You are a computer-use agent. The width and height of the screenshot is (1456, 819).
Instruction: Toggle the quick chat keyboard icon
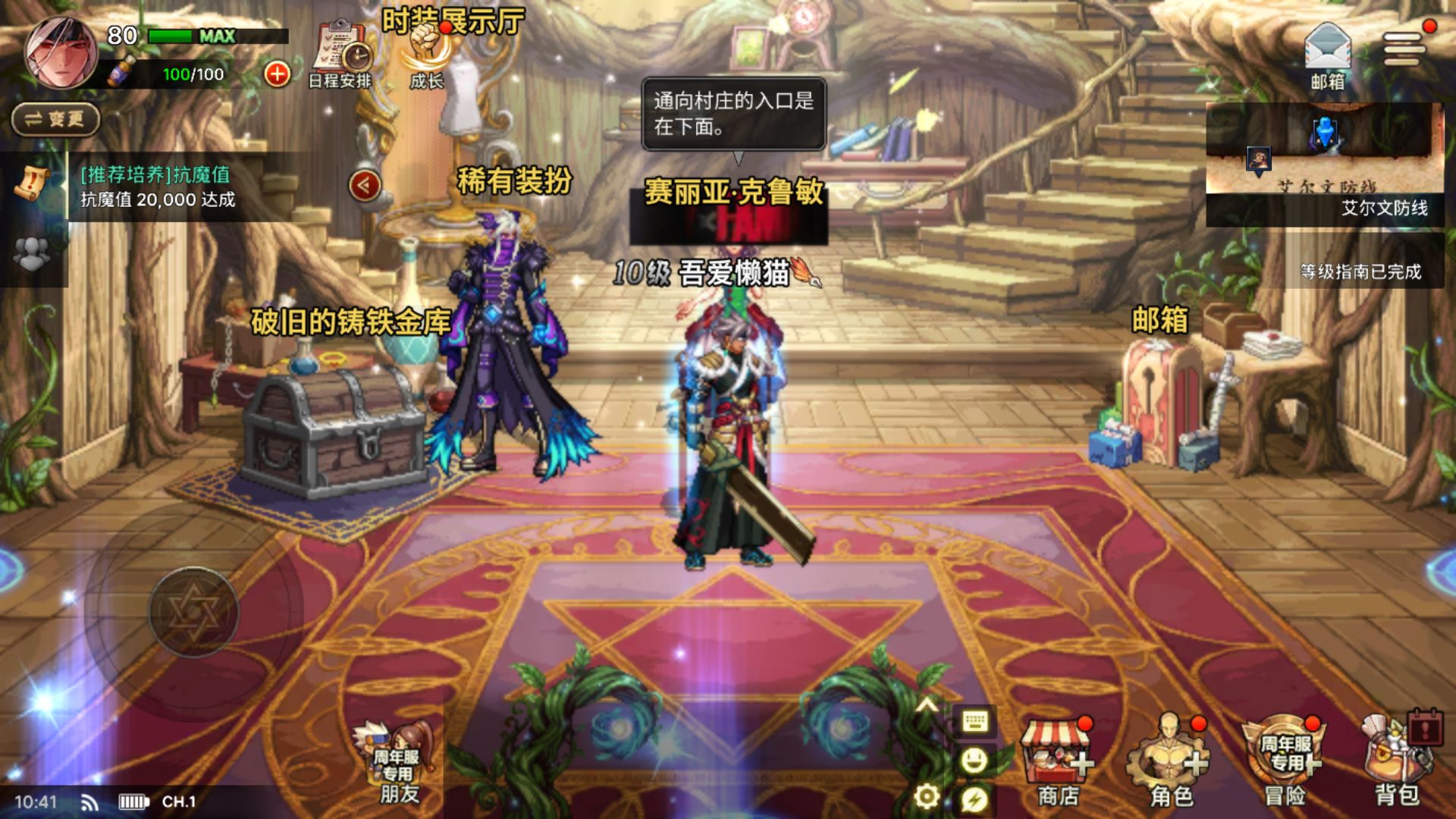(x=977, y=723)
